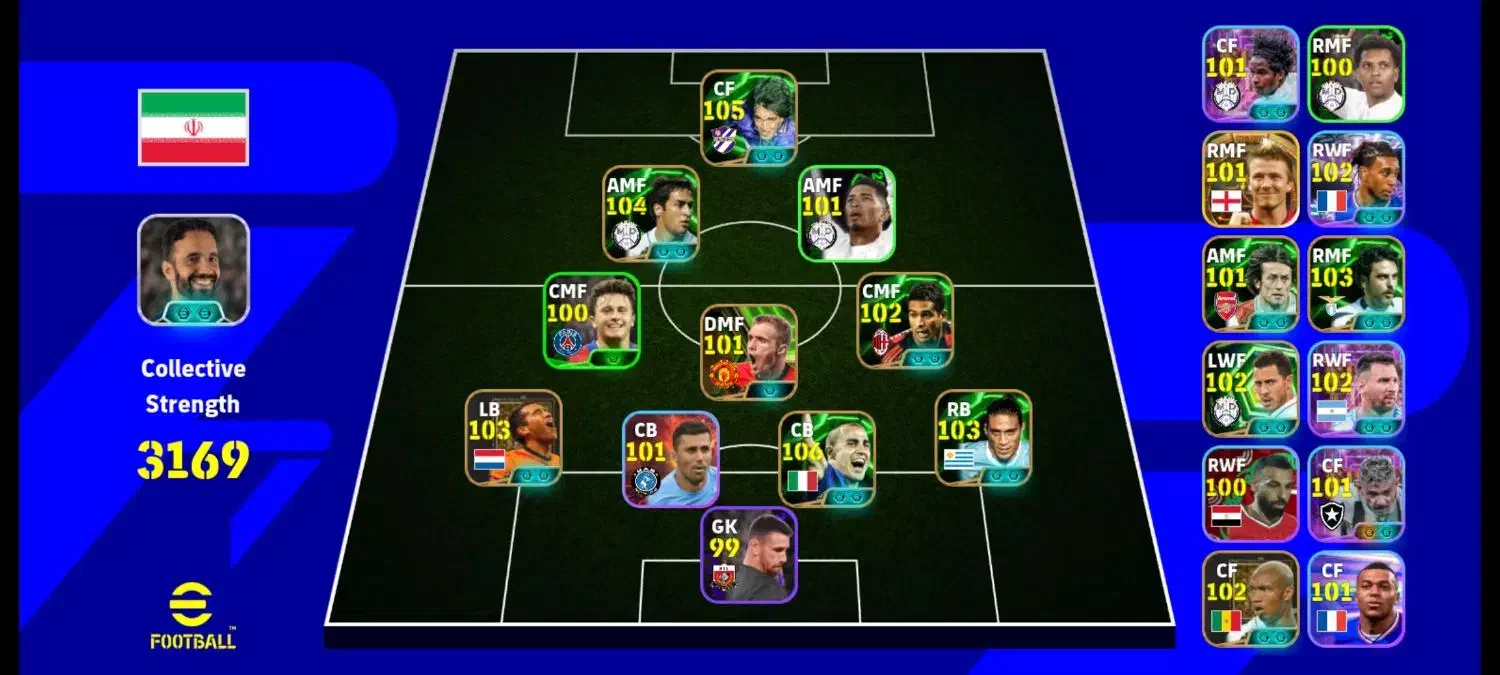Open the manager portrait card

coord(193,270)
